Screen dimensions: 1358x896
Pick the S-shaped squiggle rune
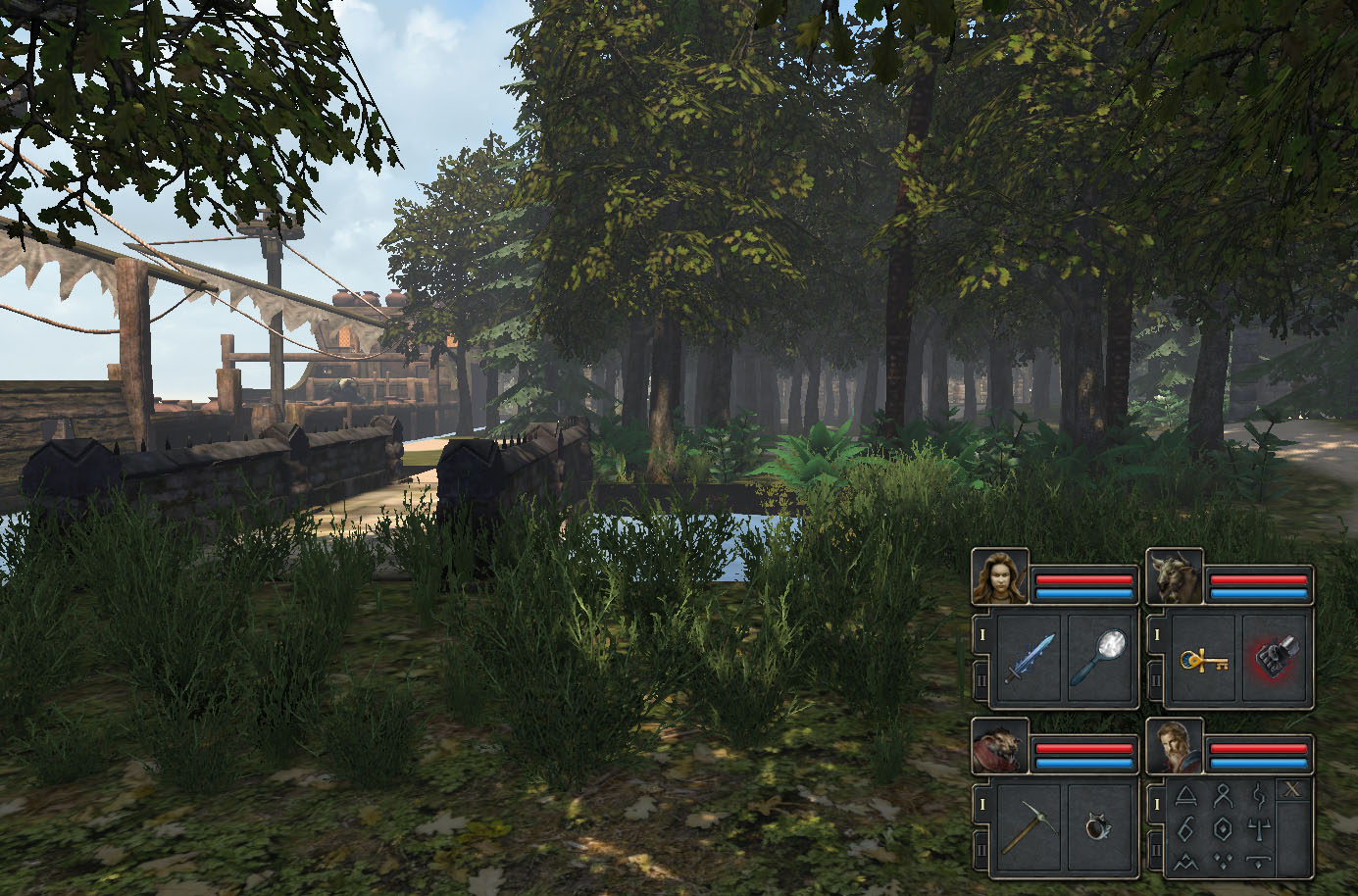tap(1259, 795)
